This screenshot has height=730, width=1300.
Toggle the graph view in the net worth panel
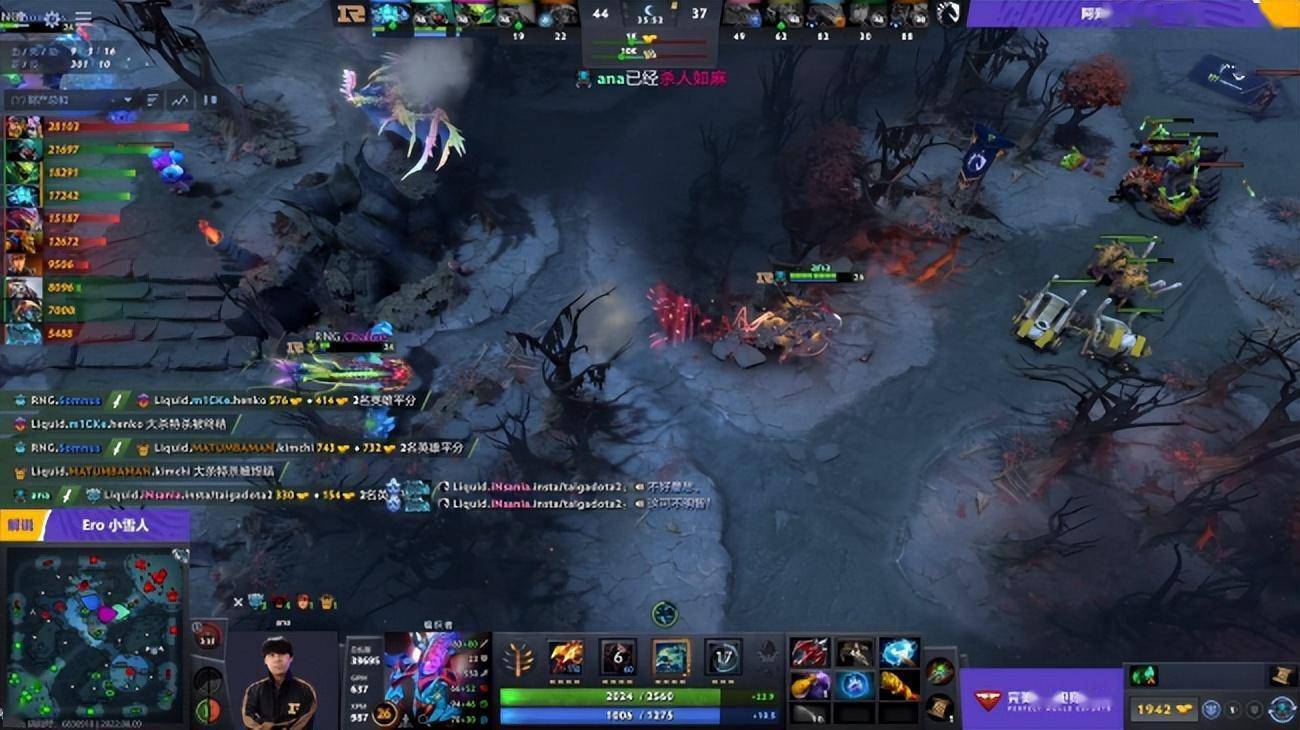181,100
